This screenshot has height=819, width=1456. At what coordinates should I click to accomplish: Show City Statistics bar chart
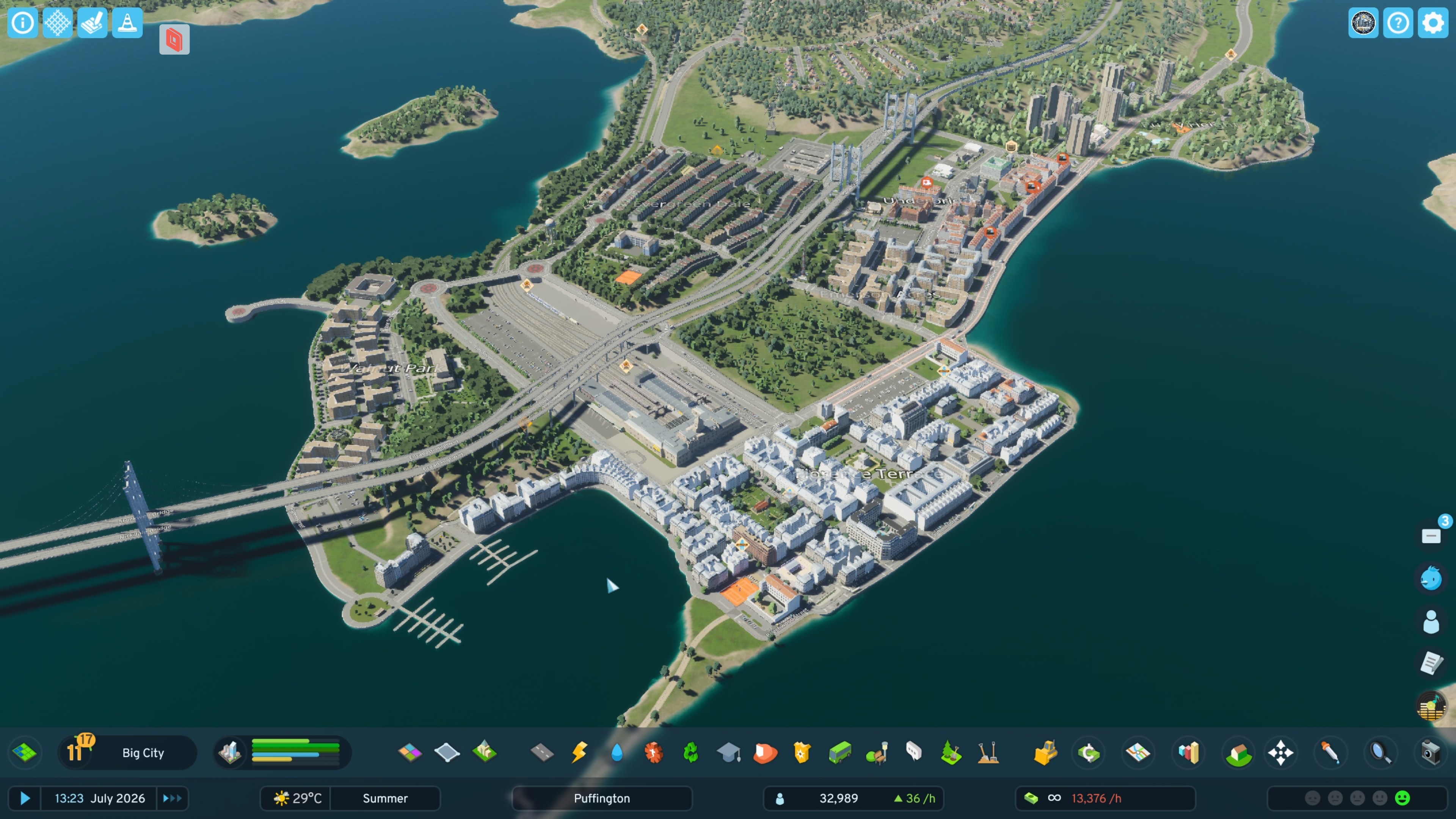[1188, 752]
